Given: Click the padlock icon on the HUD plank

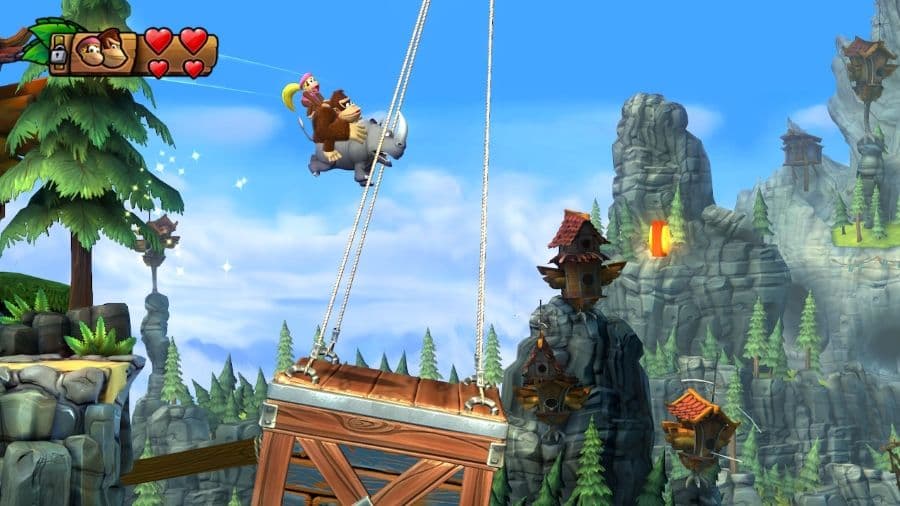Looking at the screenshot, I should (59, 53).
